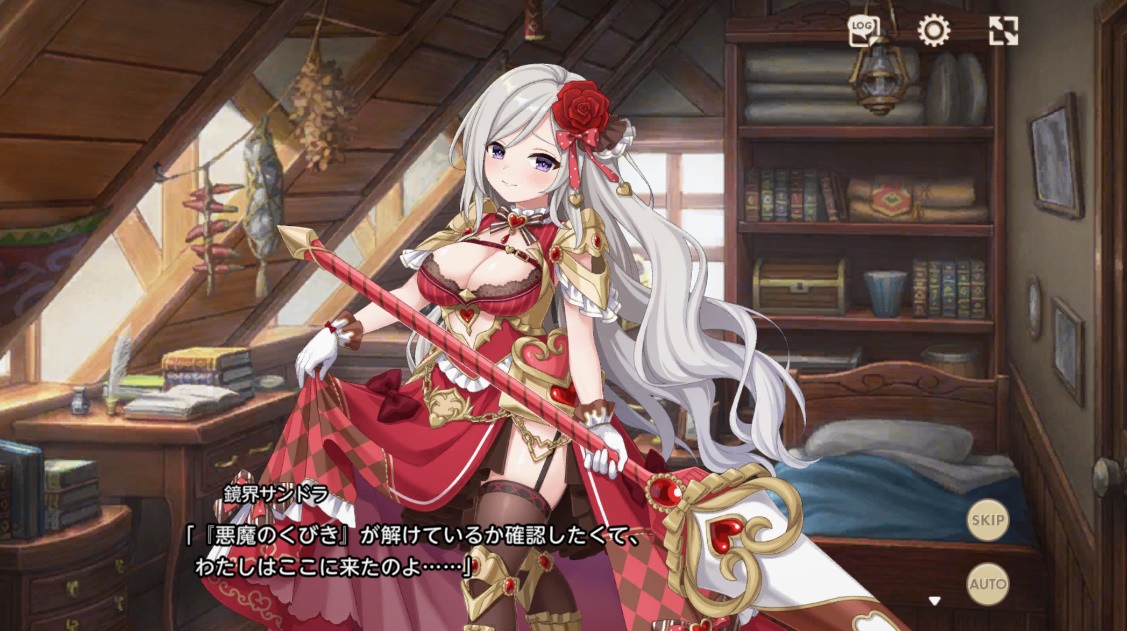Enable AUTO dialogue playback
The width and height of the screenshot is (1127, 631).
pyautogui.click(x=987, y=582)
